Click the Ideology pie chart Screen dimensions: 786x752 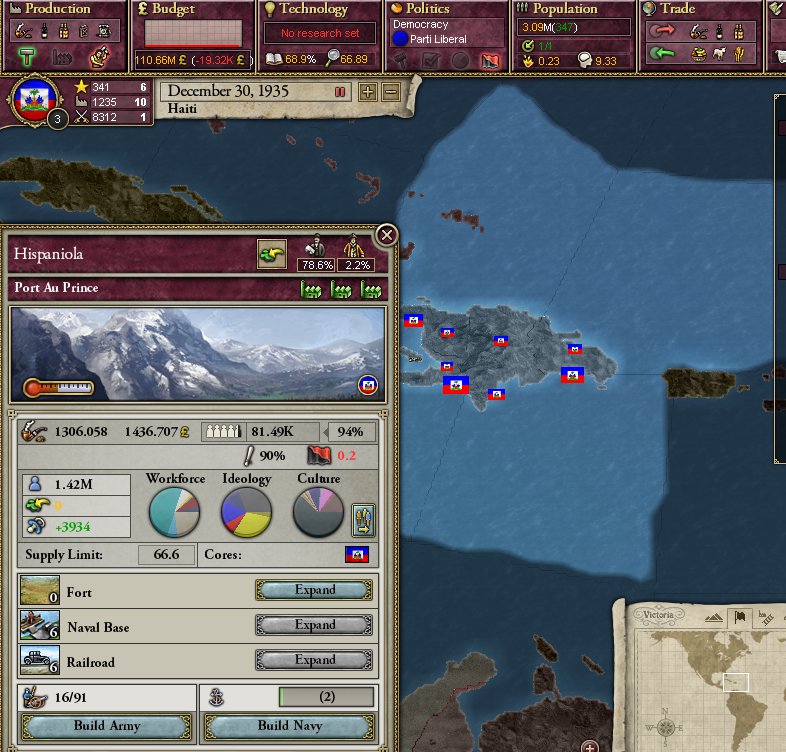click(246, 512)
